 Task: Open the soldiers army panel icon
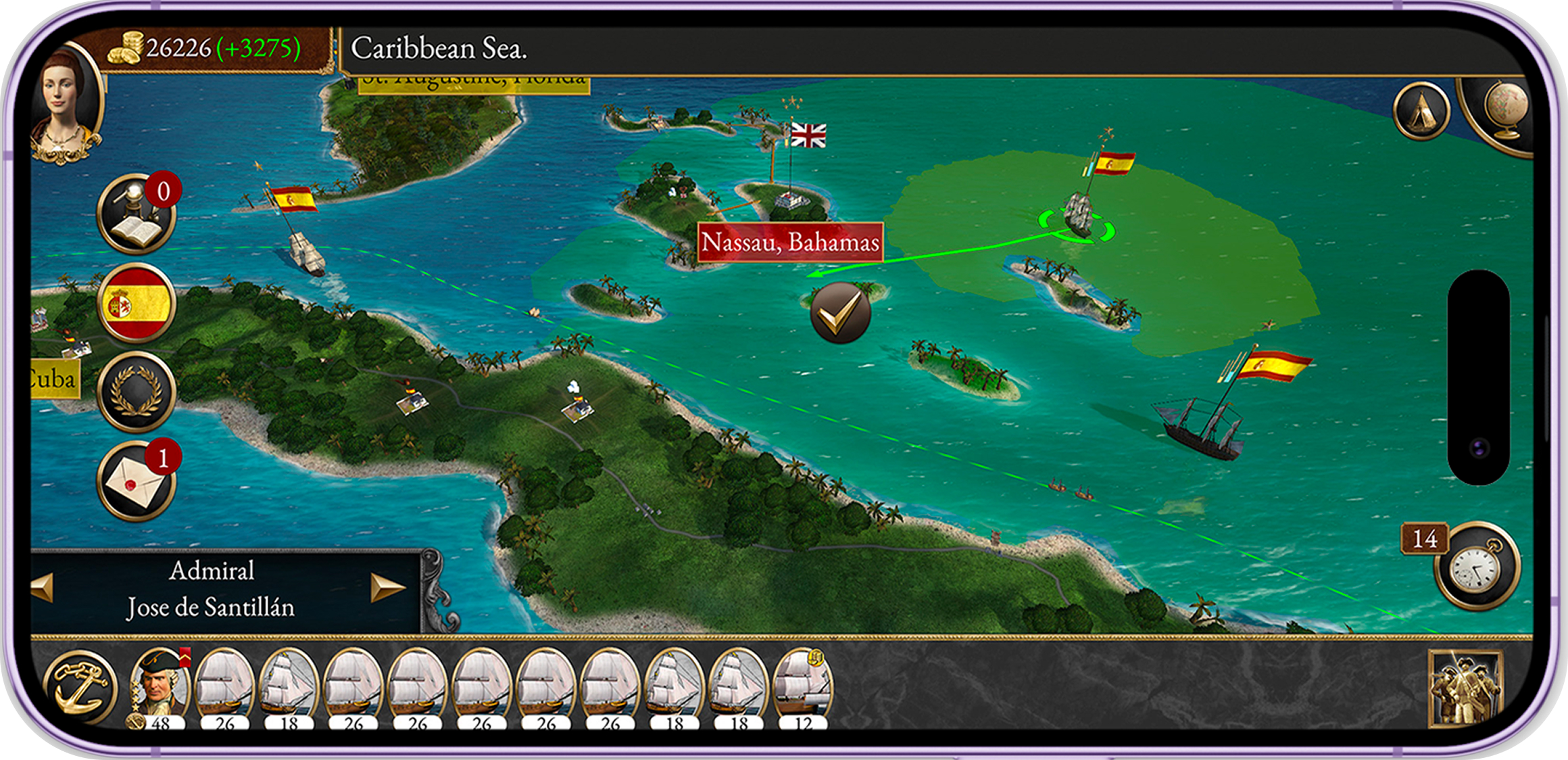pyautogui.click(x=1465, y=687)
